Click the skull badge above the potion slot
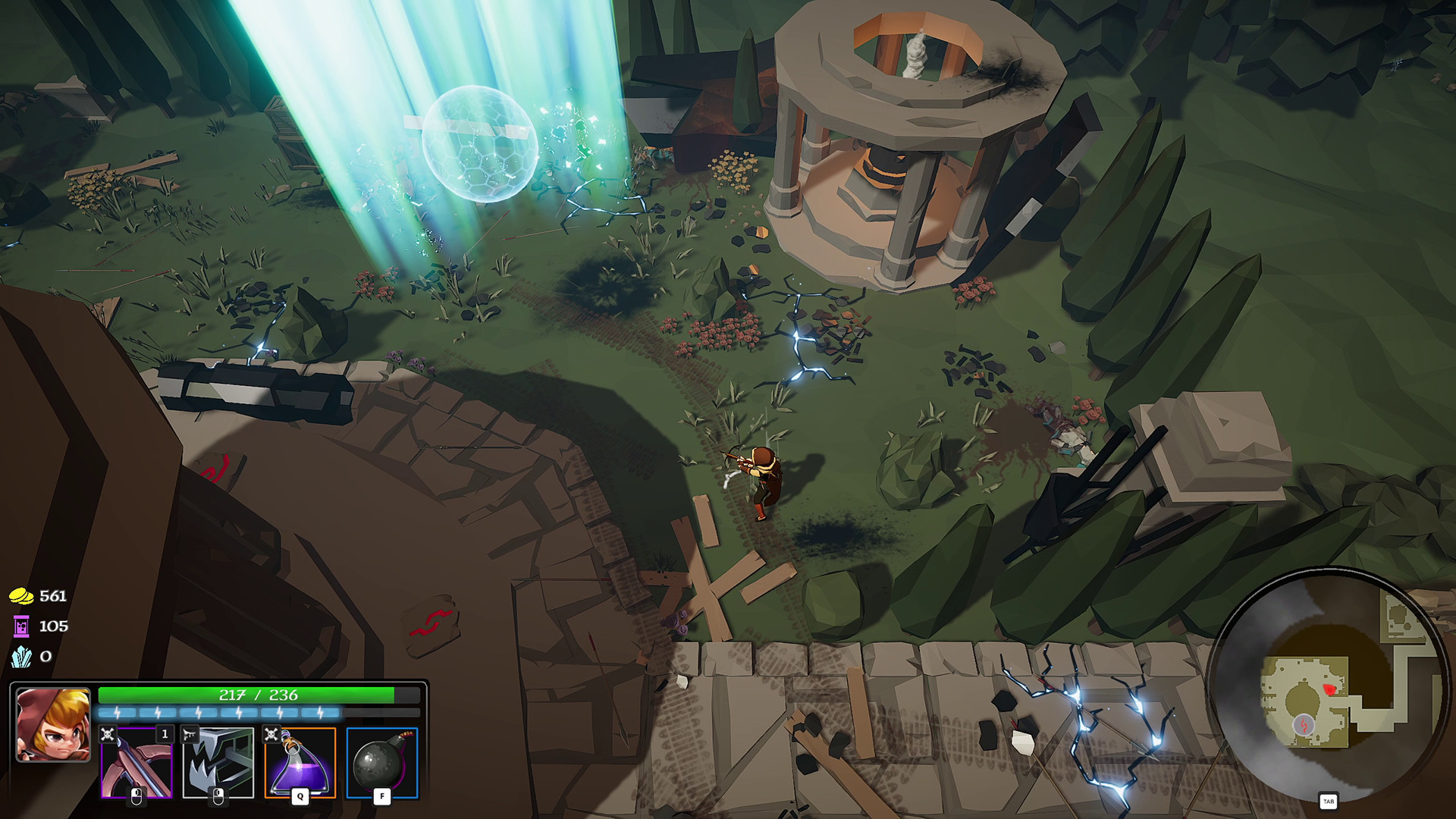 pyautogui.click(x=270, y=733)
